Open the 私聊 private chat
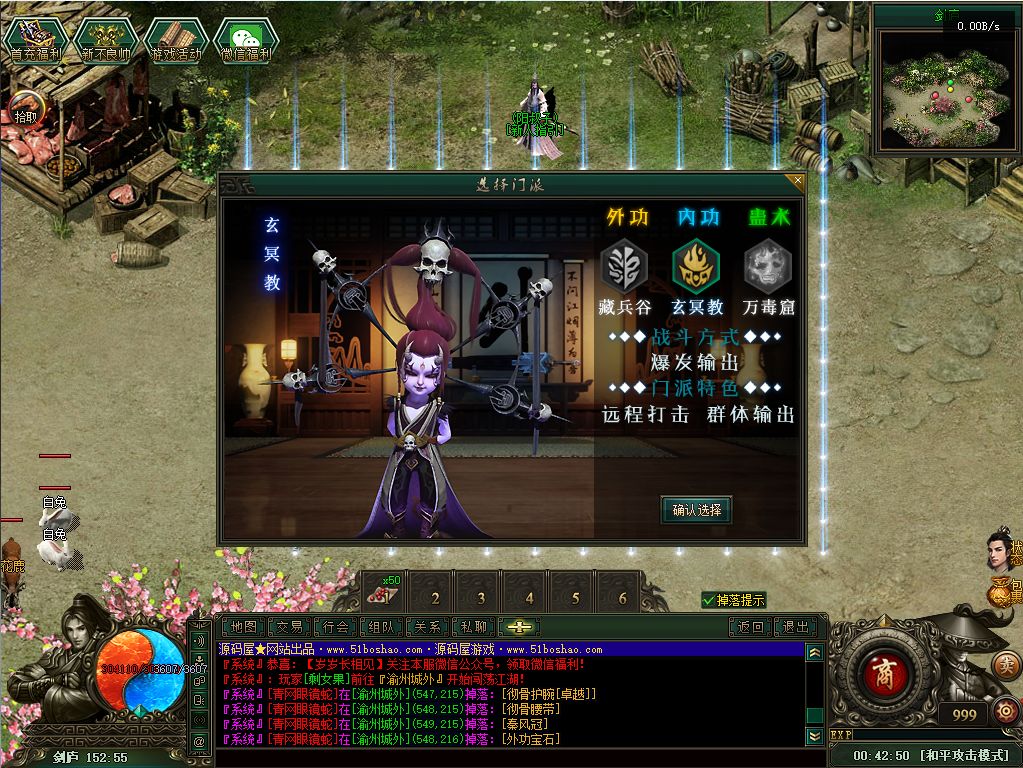This screenshot has width=1023, height=768. (x=473, y=627)
